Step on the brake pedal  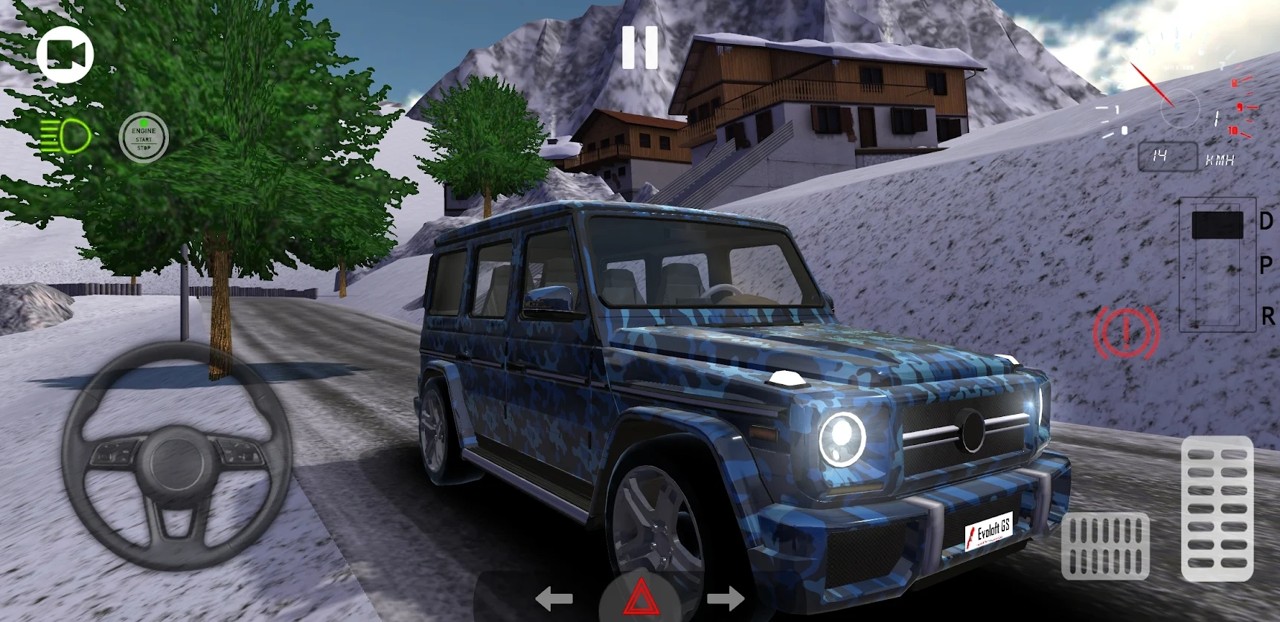coord(1105,546)
